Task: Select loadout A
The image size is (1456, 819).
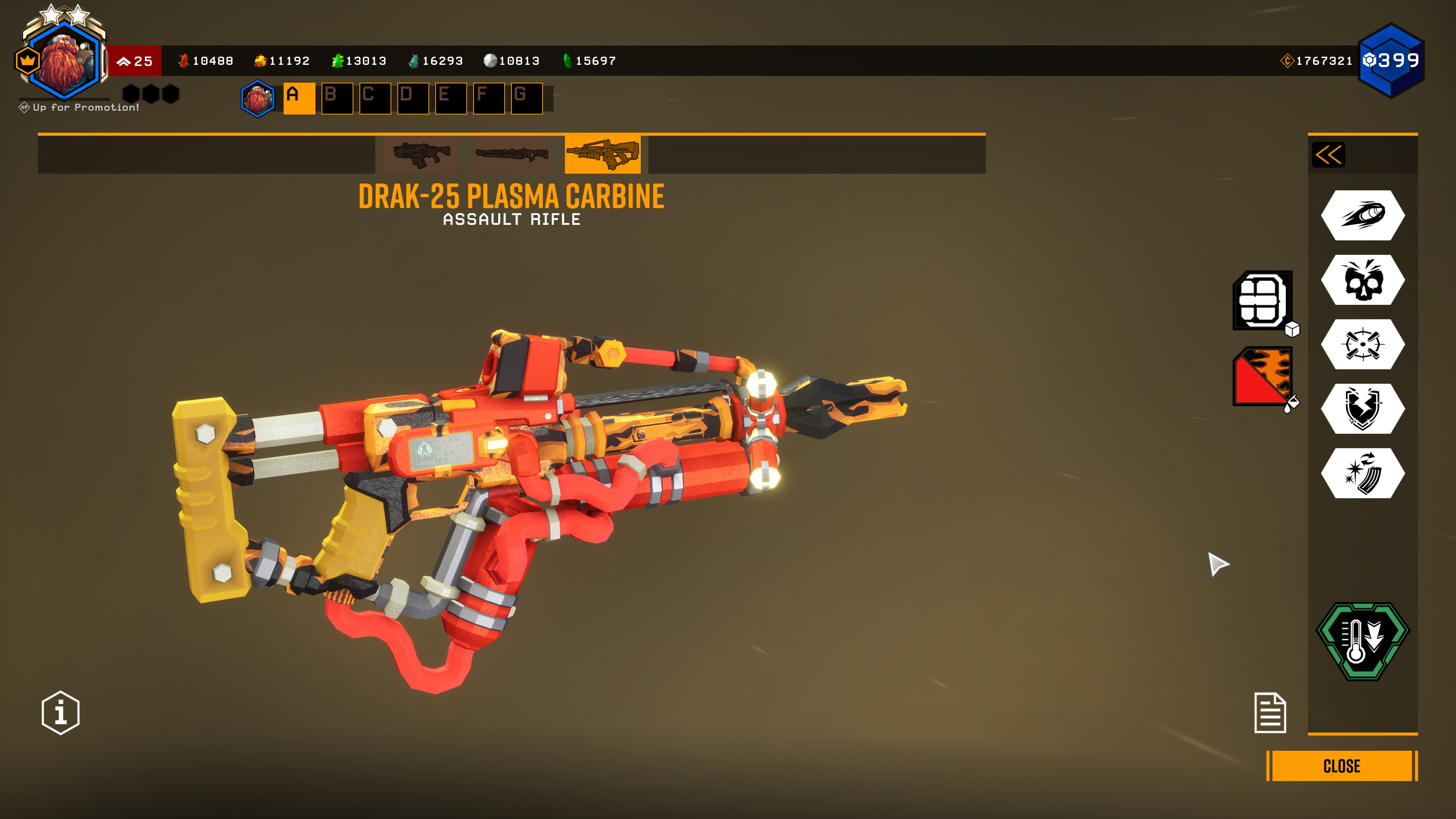Action: 299,98
